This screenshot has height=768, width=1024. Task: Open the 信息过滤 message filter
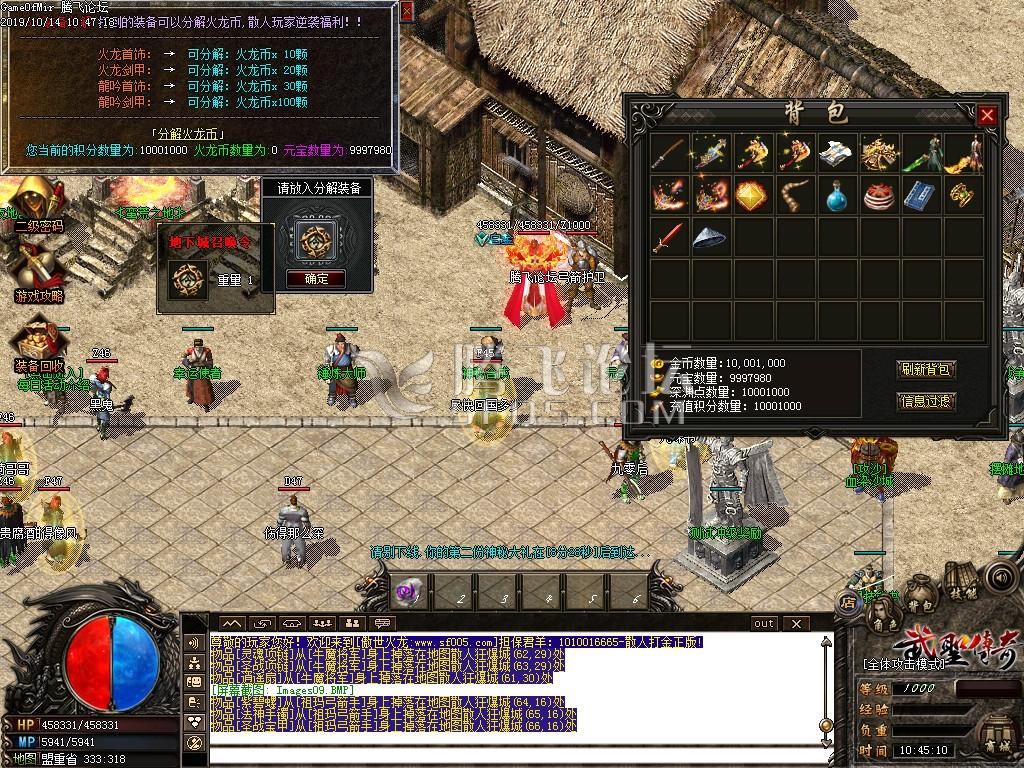(x=926, y=401)
